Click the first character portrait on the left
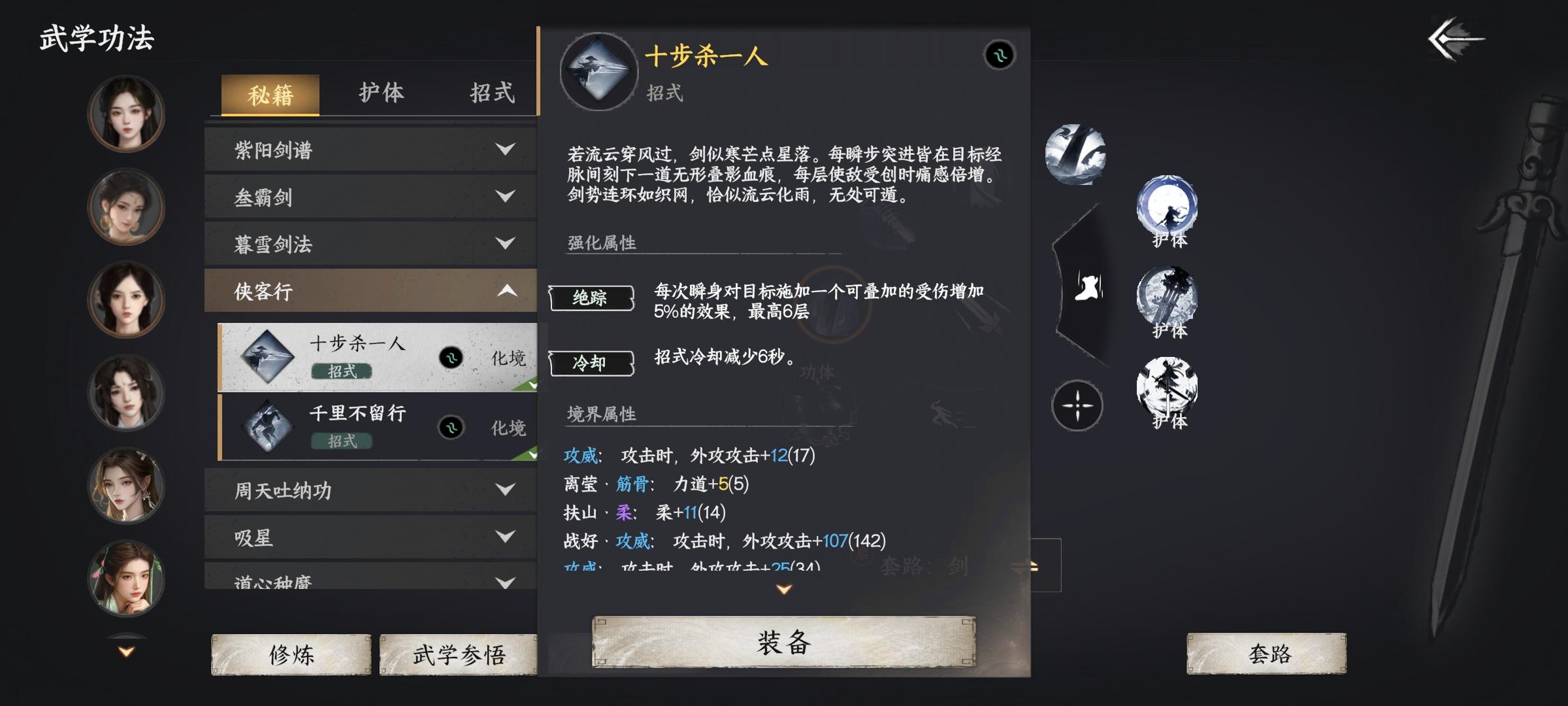This screenshot has height=706, width=1568. (x=126, y=112)
